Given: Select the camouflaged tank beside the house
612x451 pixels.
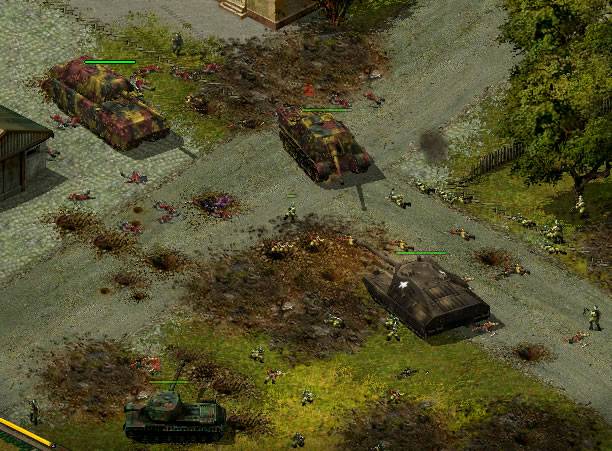Looking at the screenshot, I should (105, 103).
